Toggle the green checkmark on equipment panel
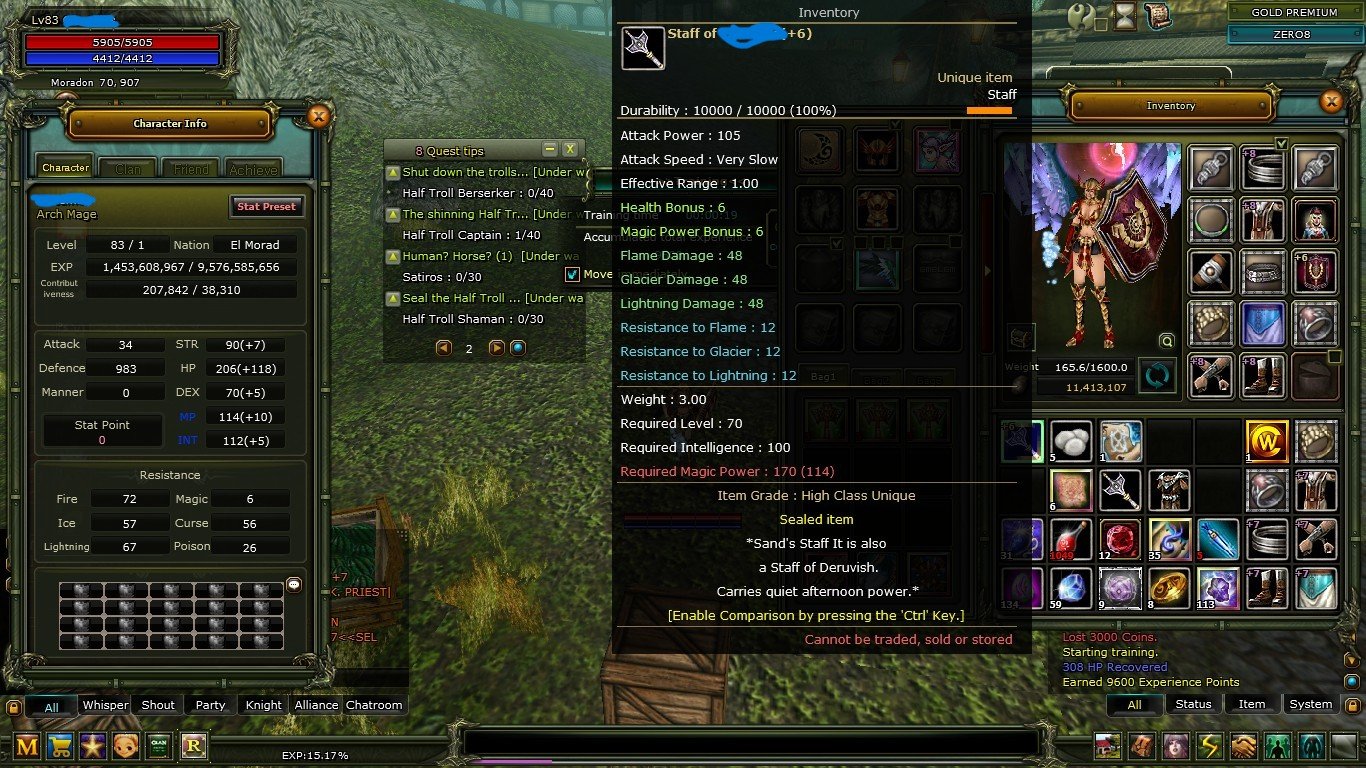 coord(1282,143)
